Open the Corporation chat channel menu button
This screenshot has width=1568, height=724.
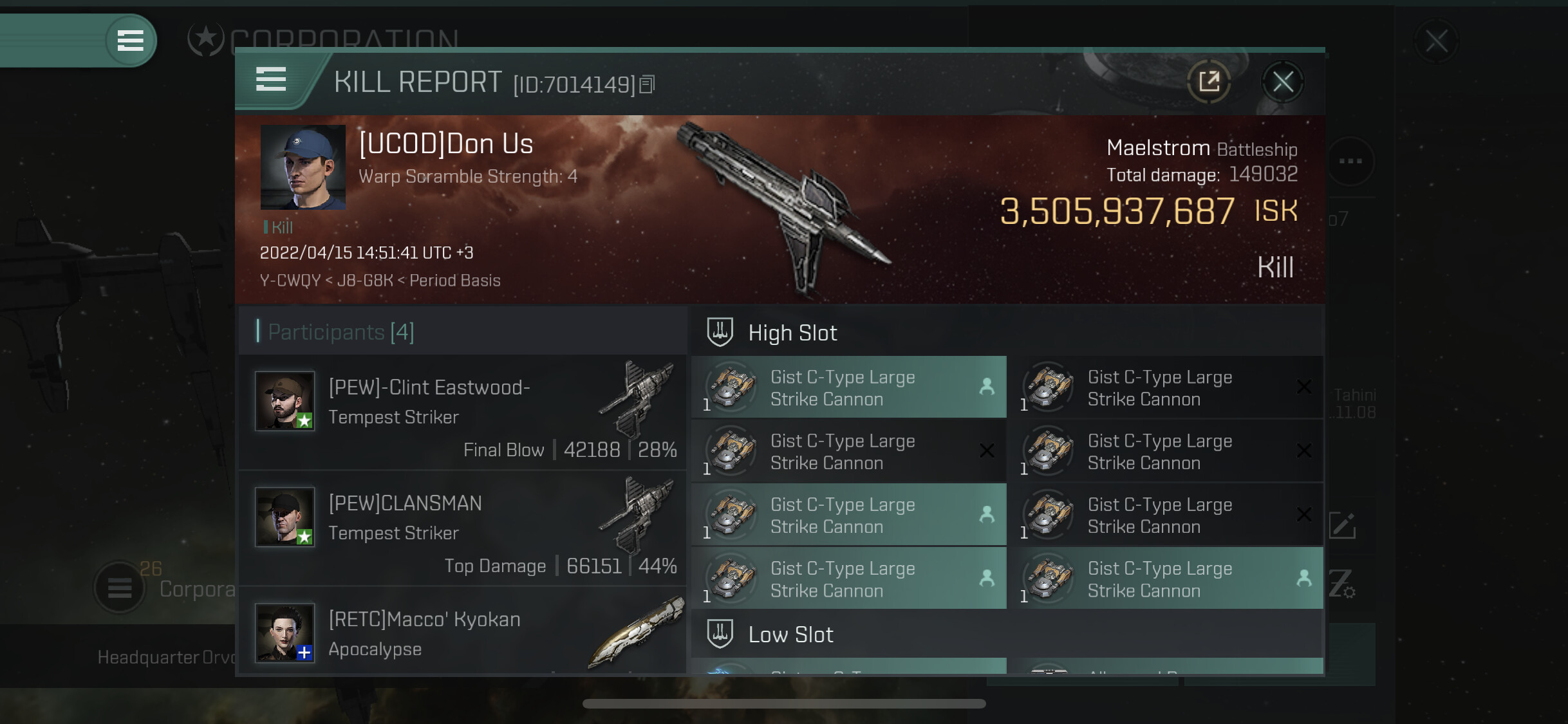[x=120, y=588]
